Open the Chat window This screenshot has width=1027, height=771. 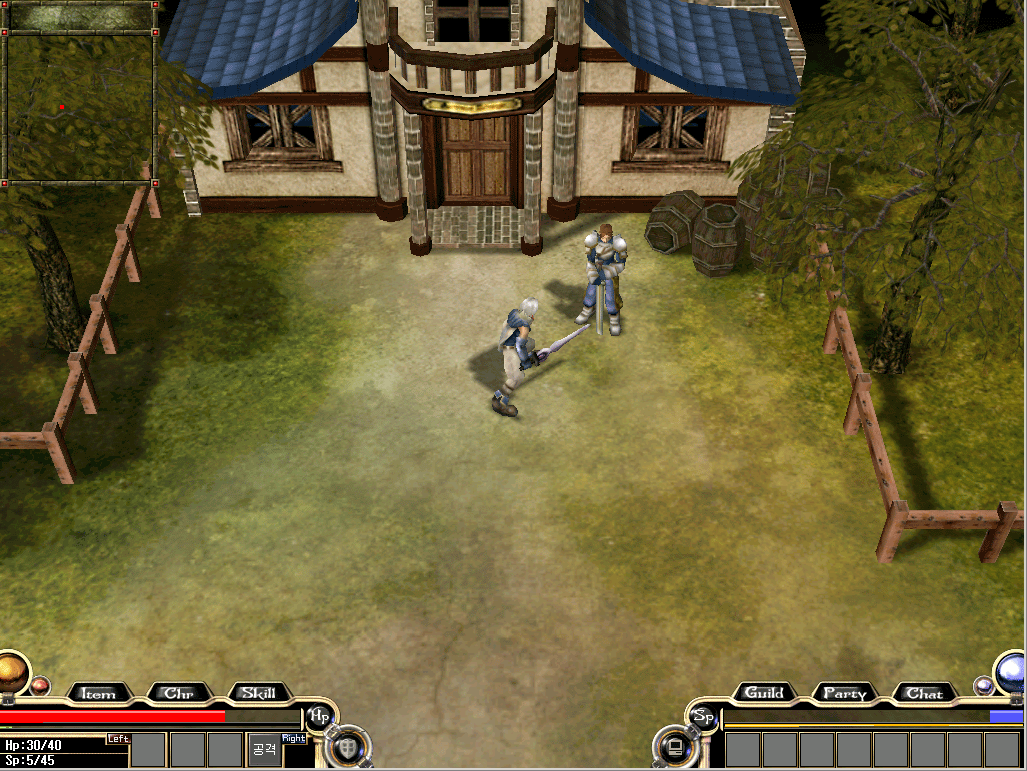pyautogui.click(x=924, y=693)
